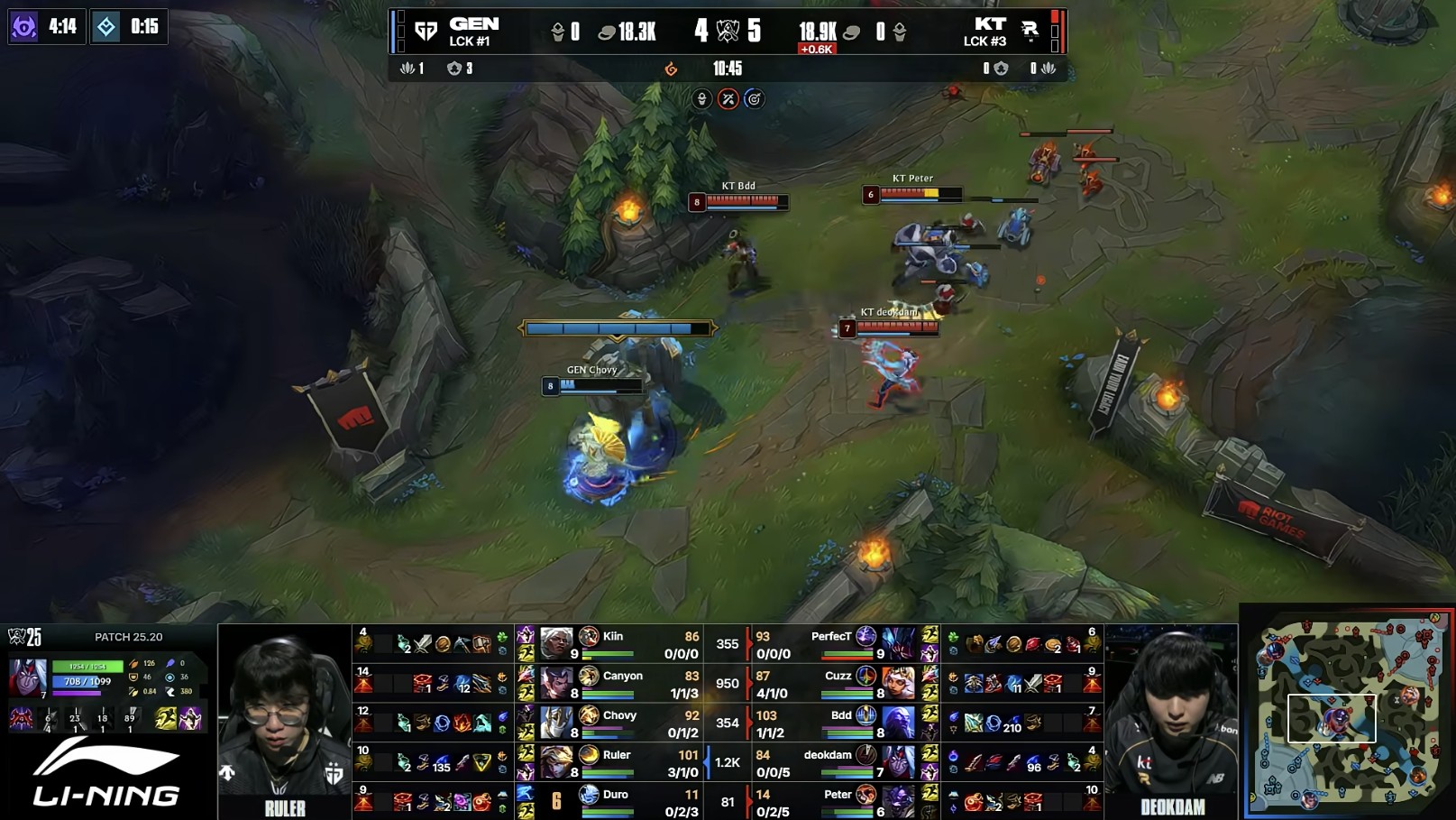Select PerfecT's champion portrait on the scoreboard
Image resolution: width=1456 pixels, height=820 pixels.
coord(898,643)
